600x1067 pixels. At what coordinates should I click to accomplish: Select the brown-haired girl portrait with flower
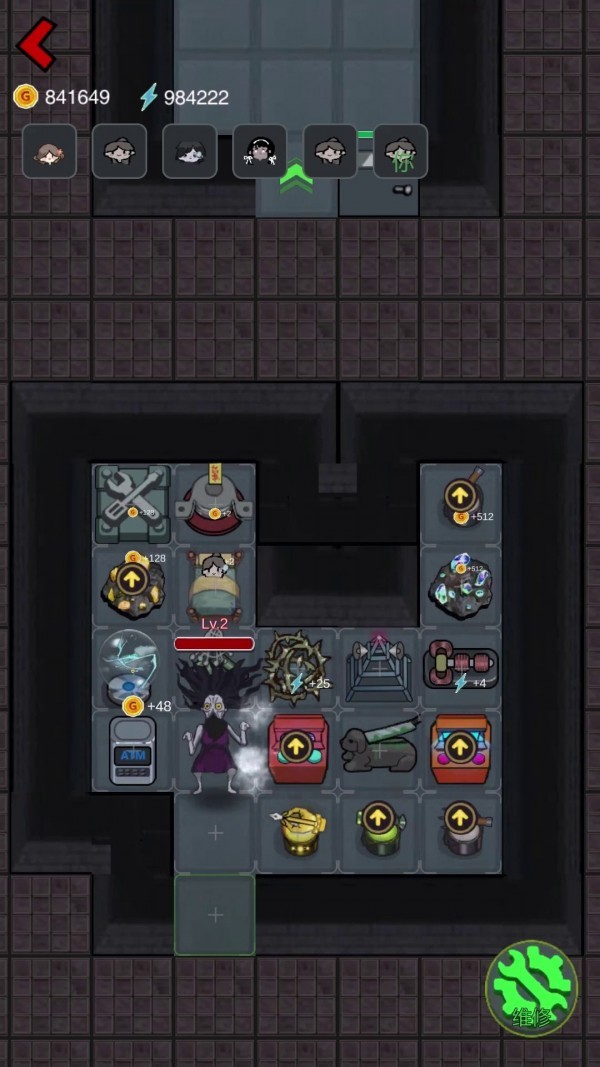[x=49, y=151]
